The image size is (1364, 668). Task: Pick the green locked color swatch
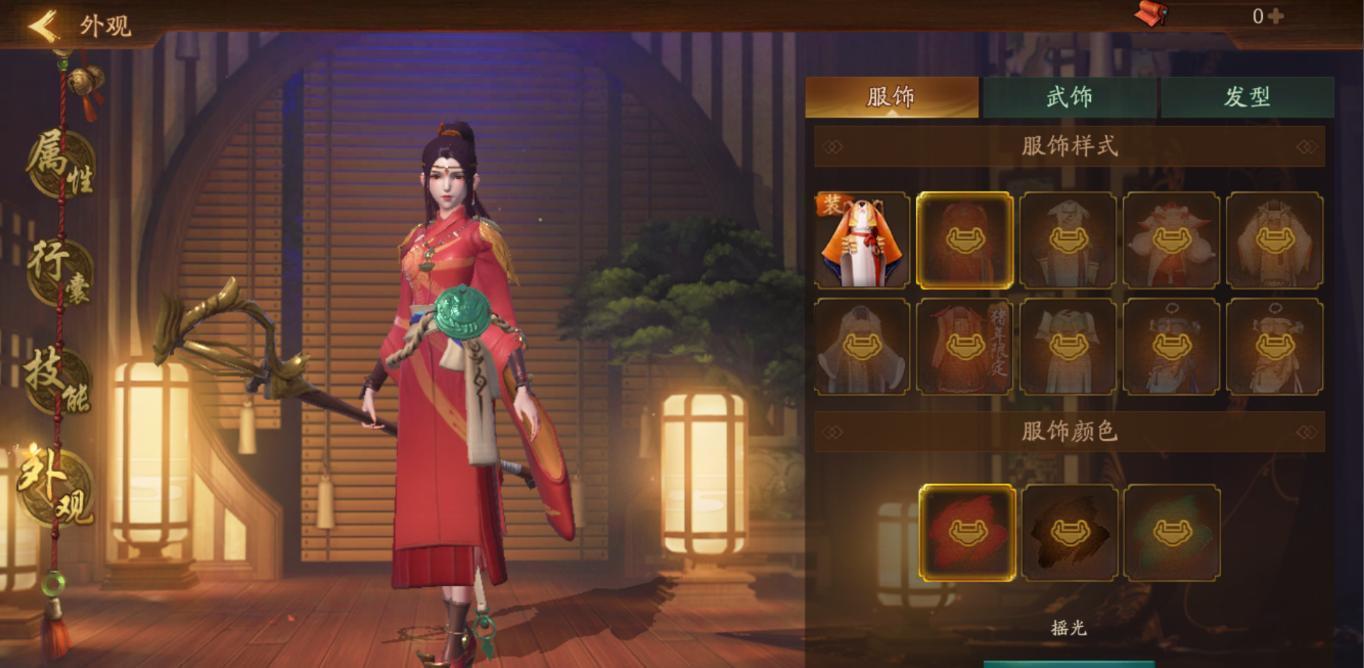point(1172,532)
